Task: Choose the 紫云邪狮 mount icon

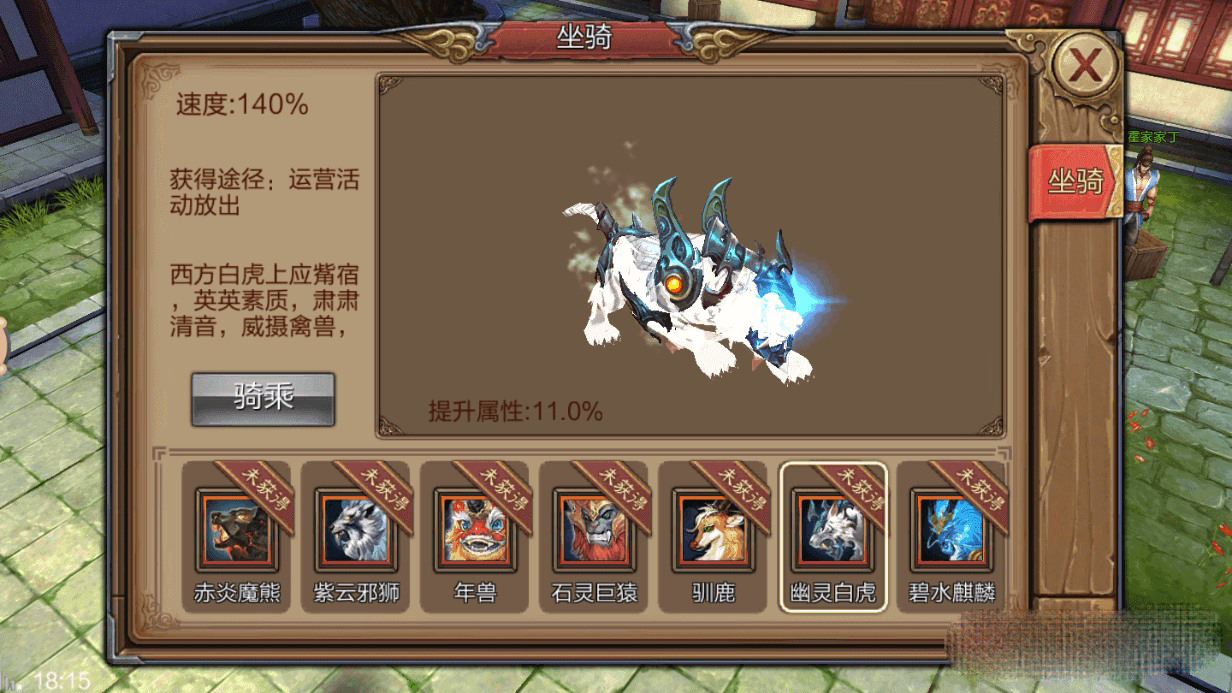Action: tap(356, 530)
